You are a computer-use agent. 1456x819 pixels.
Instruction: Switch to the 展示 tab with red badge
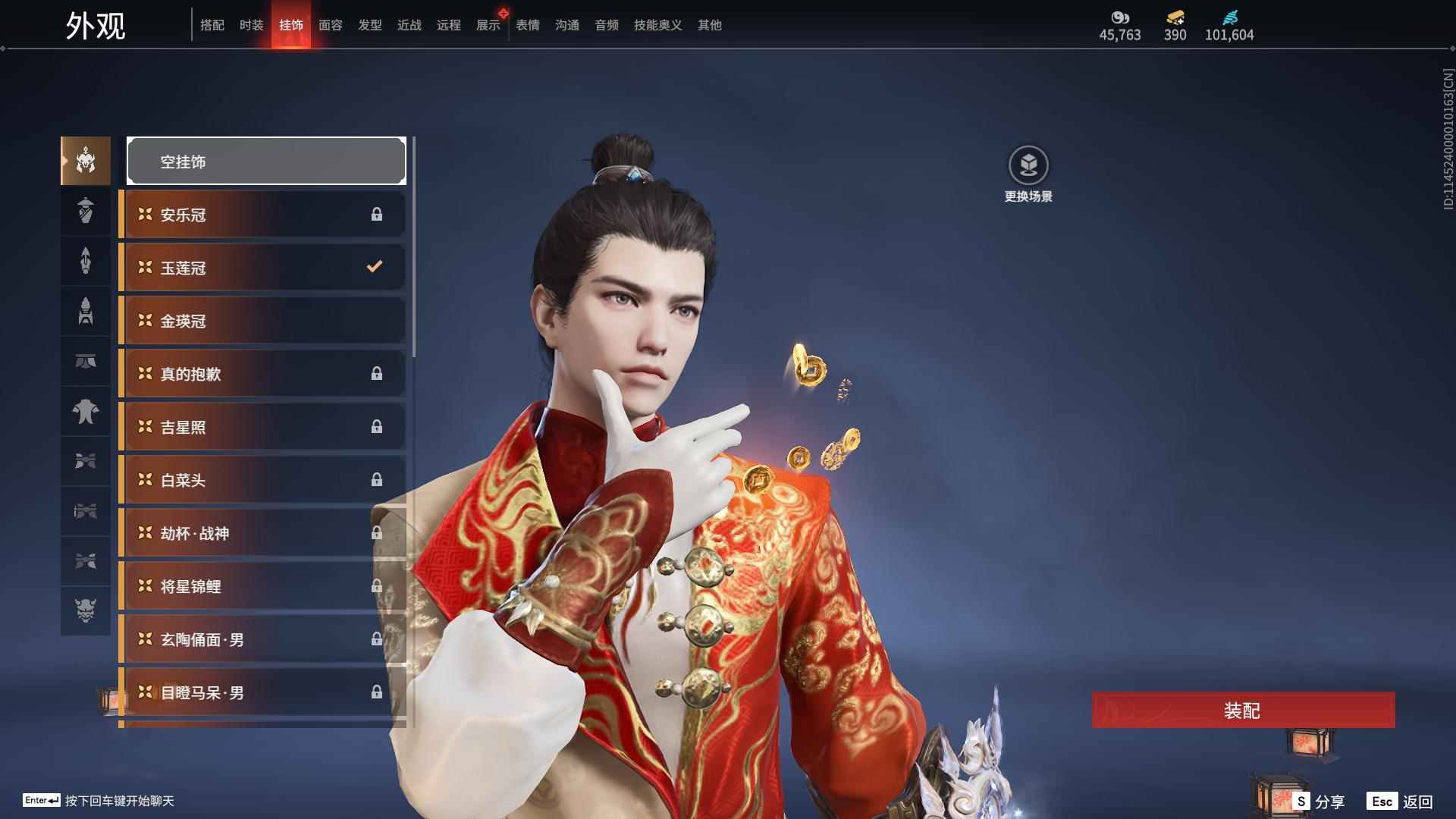pyautogui.click(x=488, y=24)
